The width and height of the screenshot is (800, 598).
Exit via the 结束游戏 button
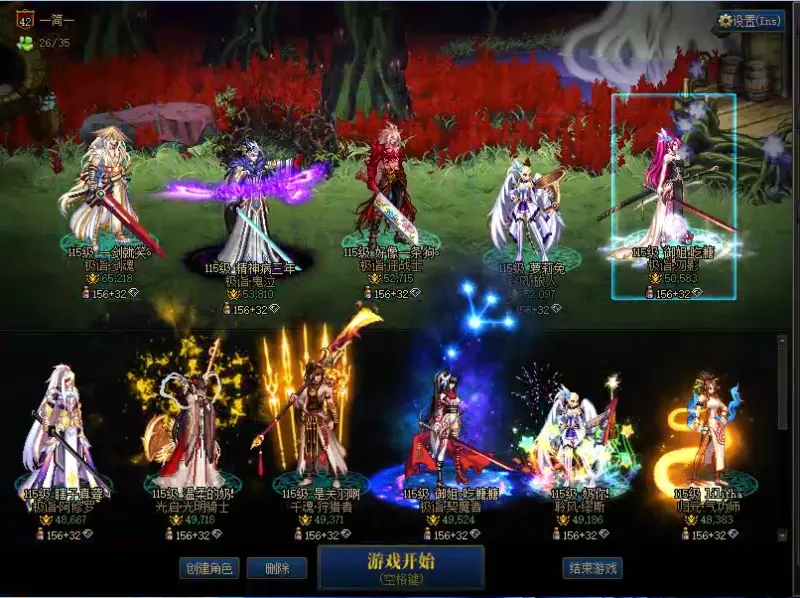592,569
